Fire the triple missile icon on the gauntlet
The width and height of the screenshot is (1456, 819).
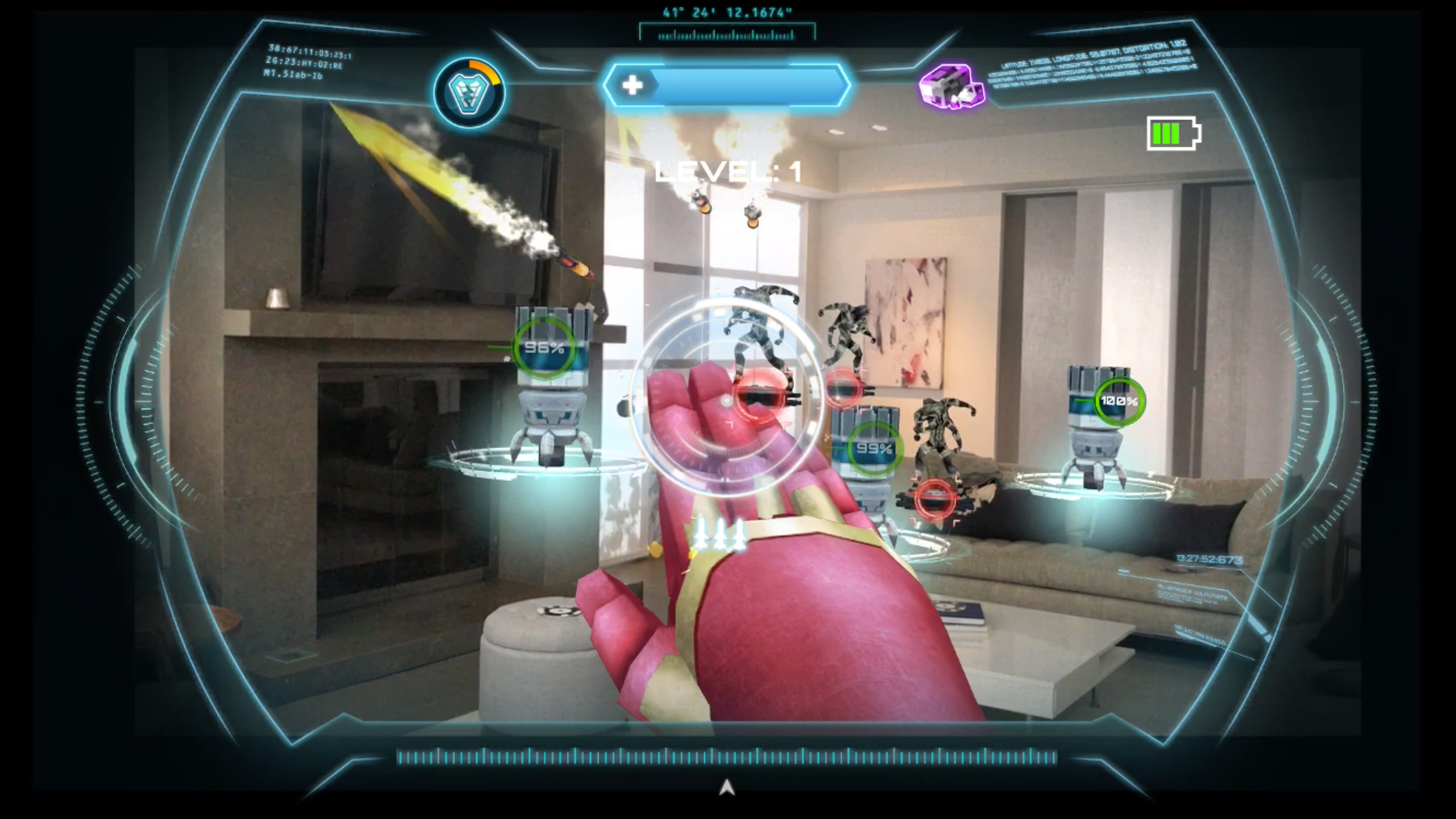720,533
